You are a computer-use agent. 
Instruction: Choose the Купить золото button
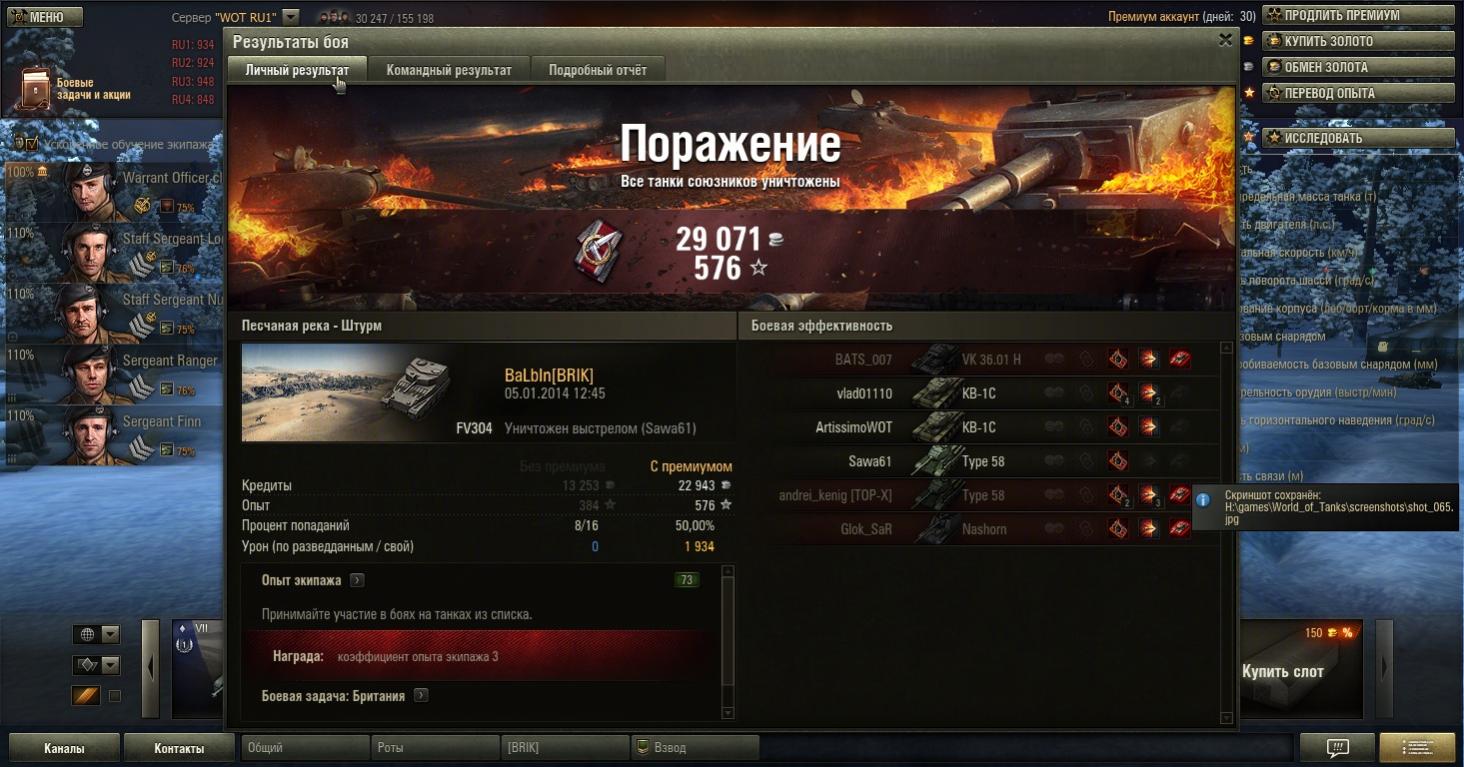[1357, 41]
